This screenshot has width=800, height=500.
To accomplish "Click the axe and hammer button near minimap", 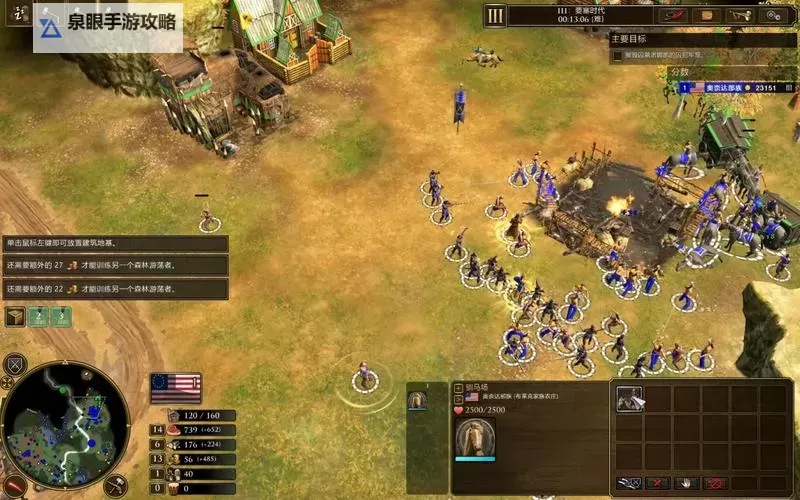I will click(113, 485).
